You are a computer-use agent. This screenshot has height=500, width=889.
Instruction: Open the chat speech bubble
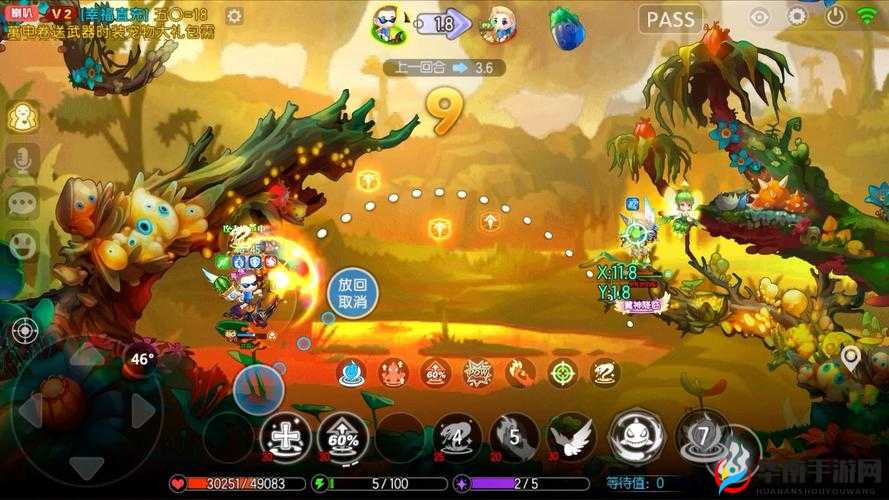[22, 203]
